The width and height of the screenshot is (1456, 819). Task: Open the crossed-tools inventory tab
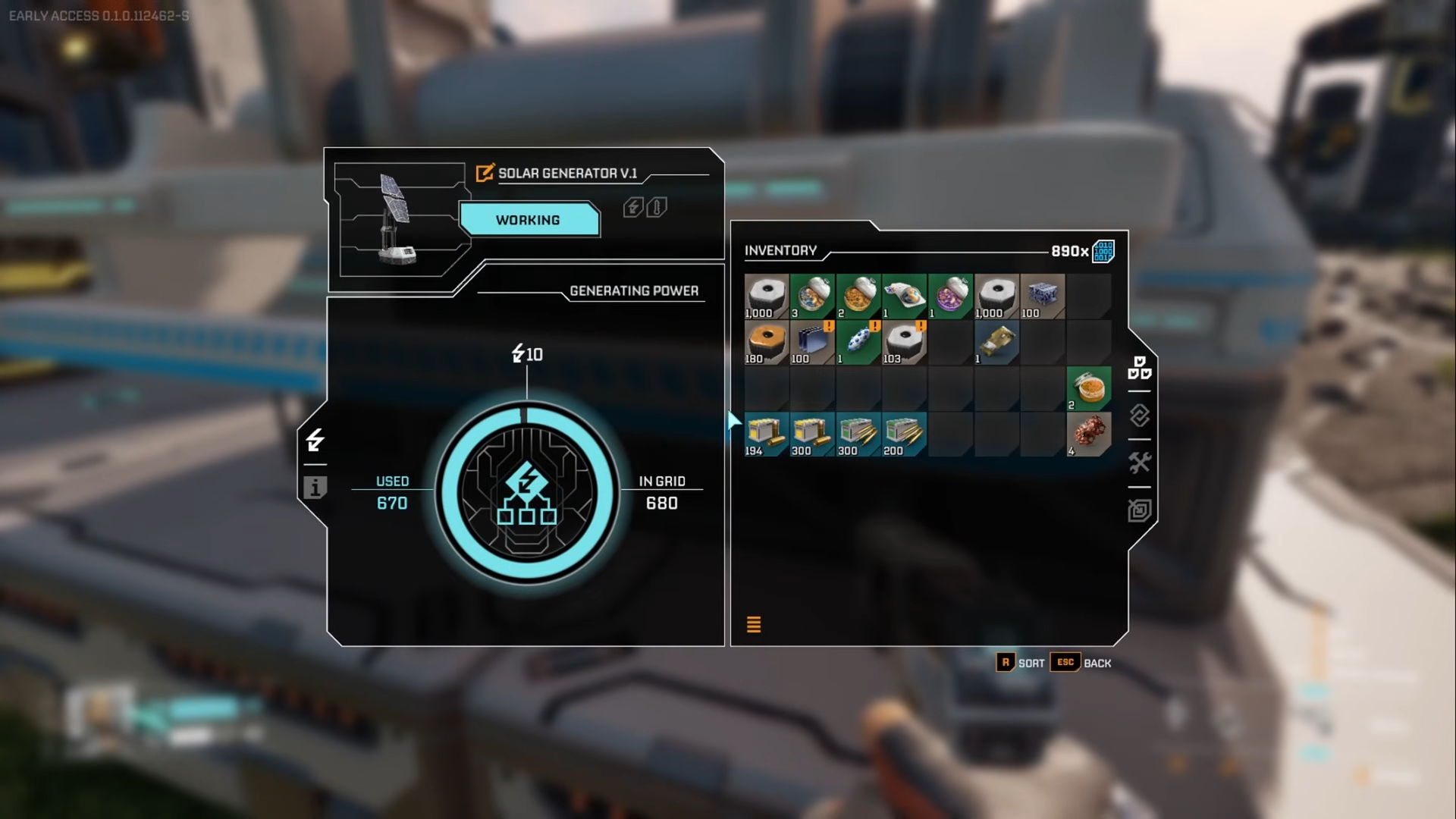[1139, 463]
